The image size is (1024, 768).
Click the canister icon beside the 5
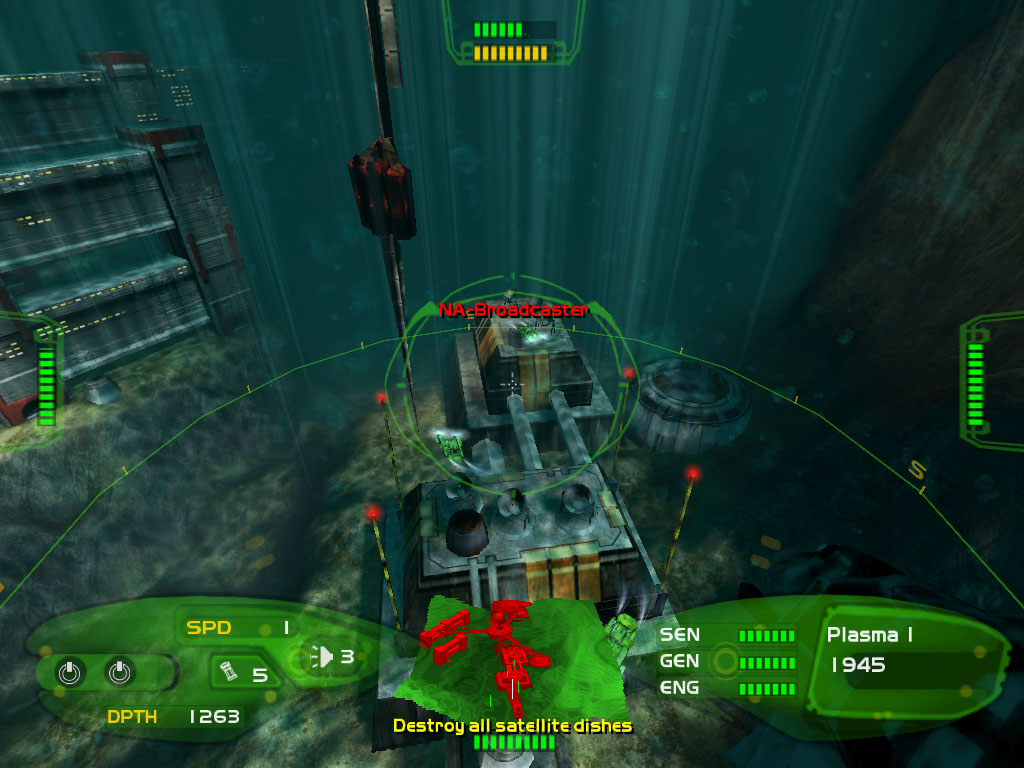(228, 673)
